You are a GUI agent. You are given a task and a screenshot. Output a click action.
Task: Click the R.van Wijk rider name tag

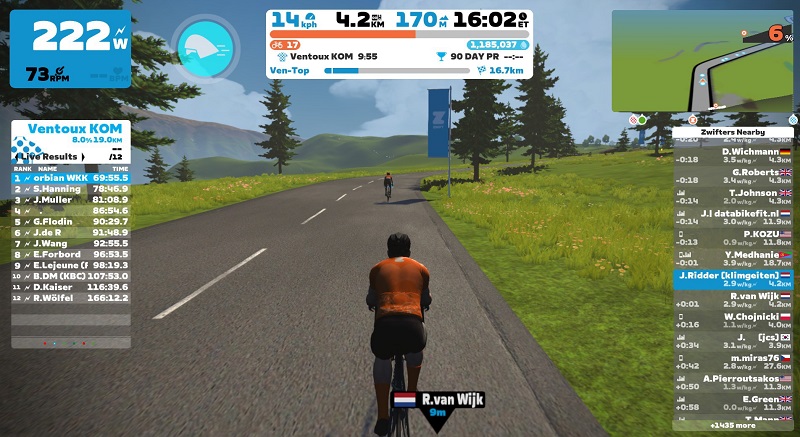438,403
